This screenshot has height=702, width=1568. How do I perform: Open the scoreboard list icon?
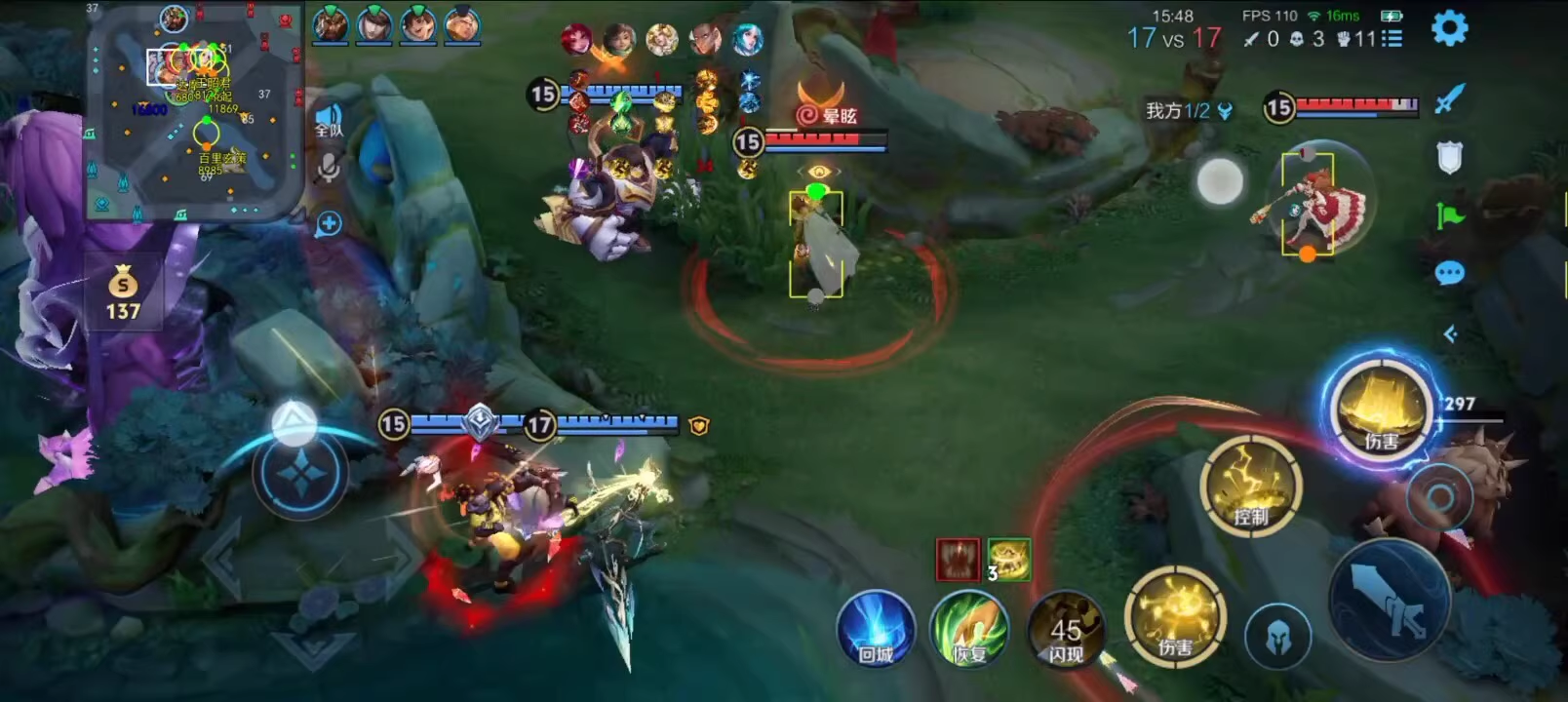[1392, 39]
